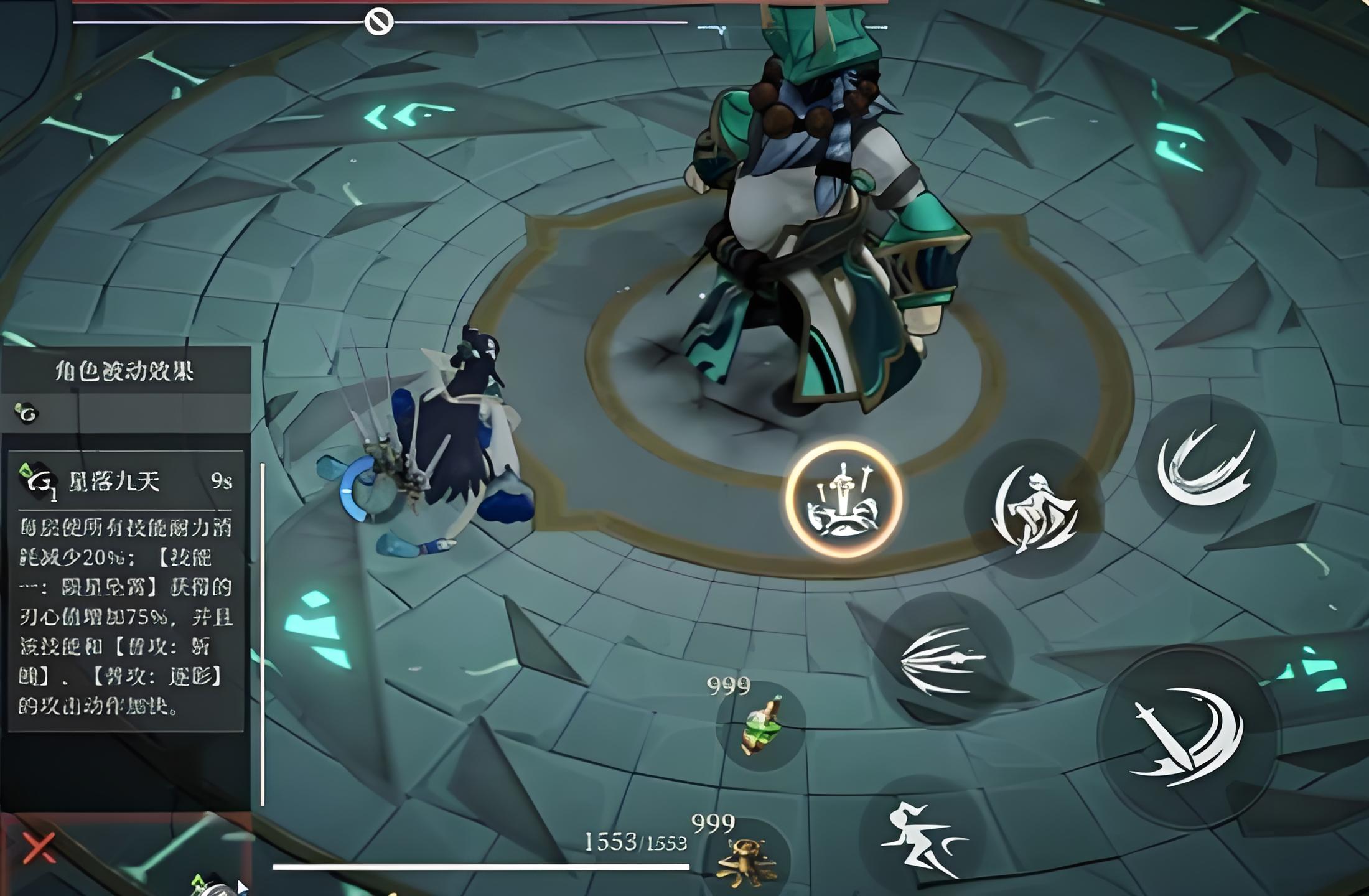Click the small buff icon in panel row

click(26, 413)
